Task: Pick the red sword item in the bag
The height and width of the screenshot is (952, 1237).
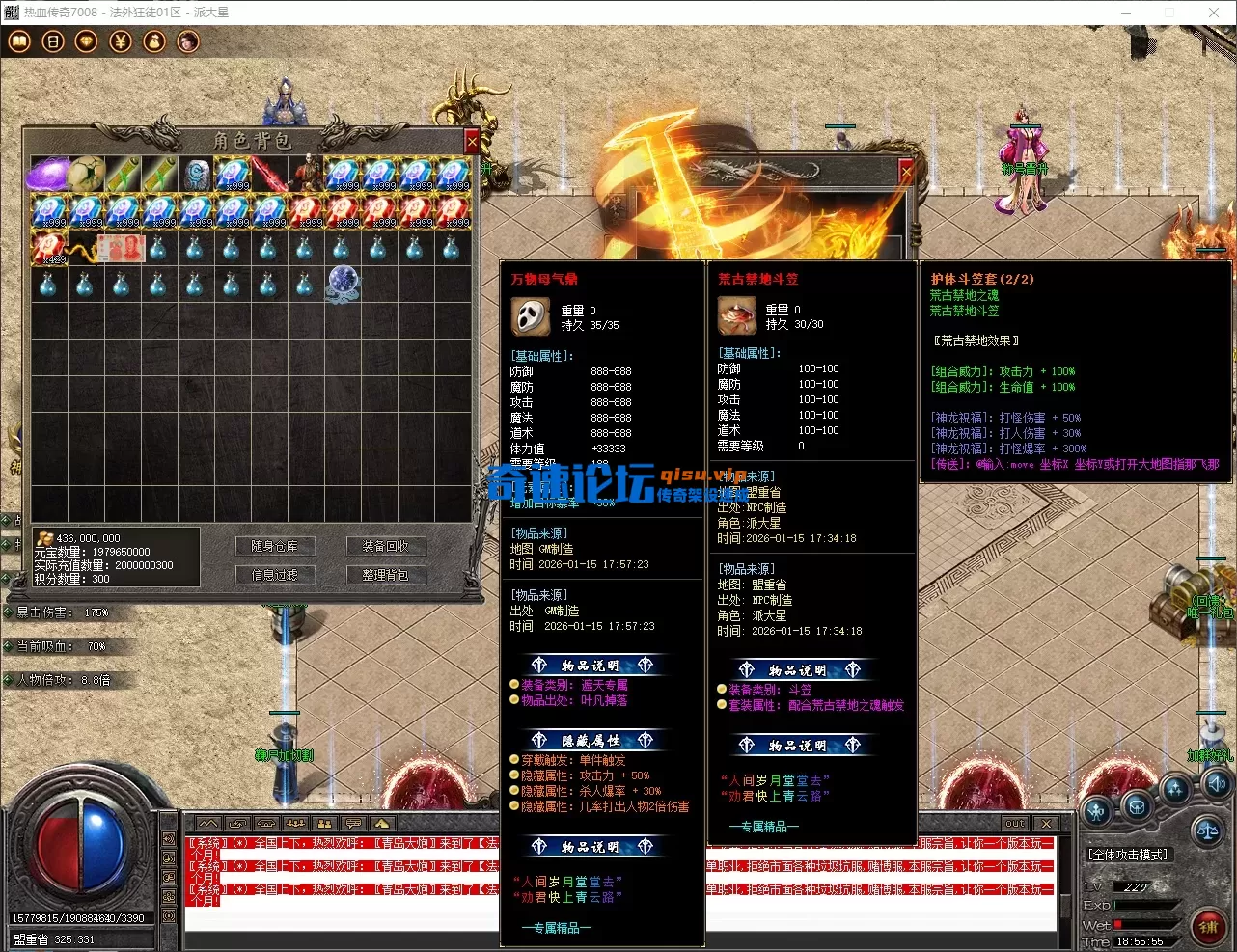Action: (269, 175)
